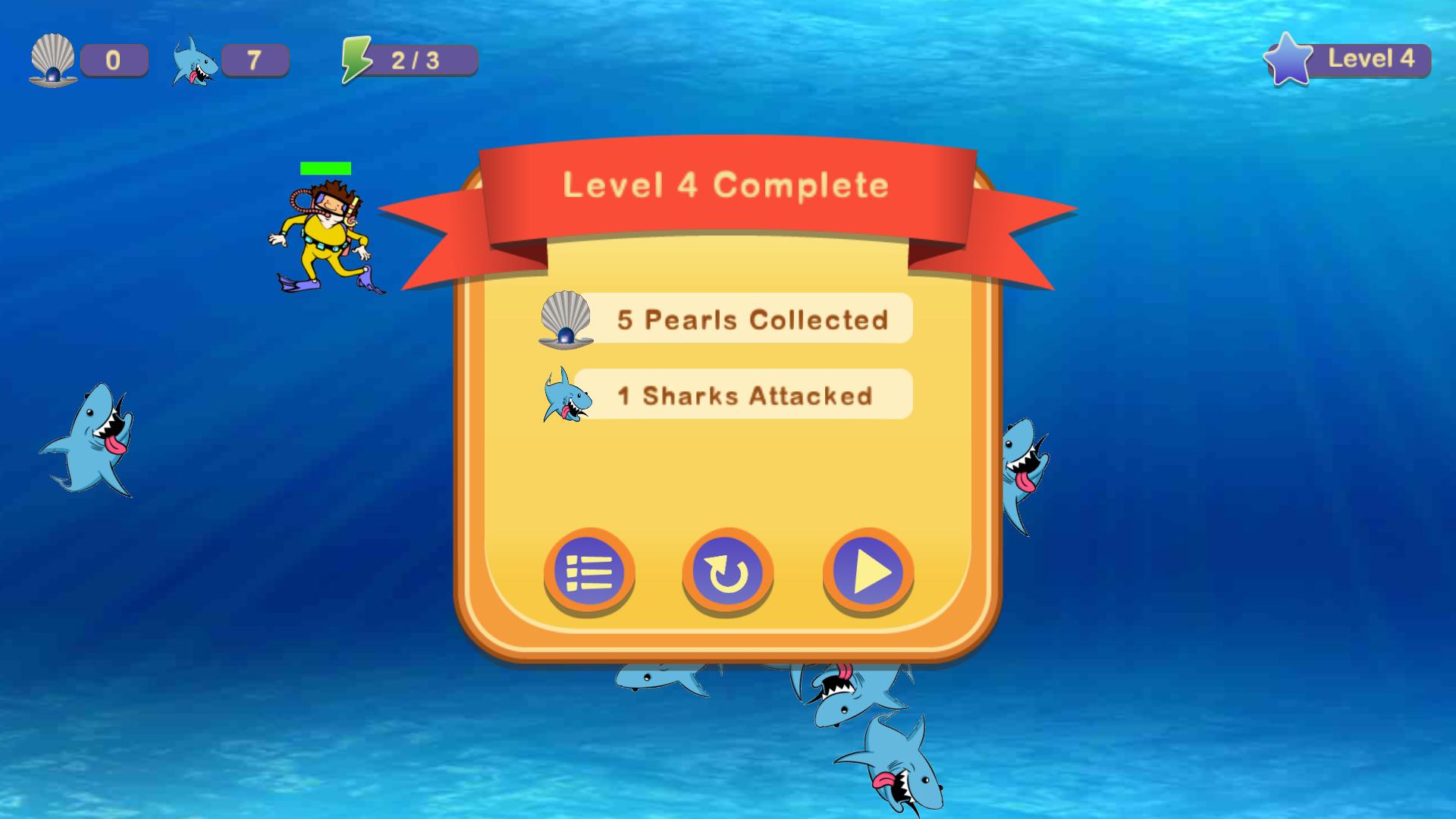Click the pearl count value showing 0
Image resolution: width=1456 pixels, height=819 pixels.
114,61
